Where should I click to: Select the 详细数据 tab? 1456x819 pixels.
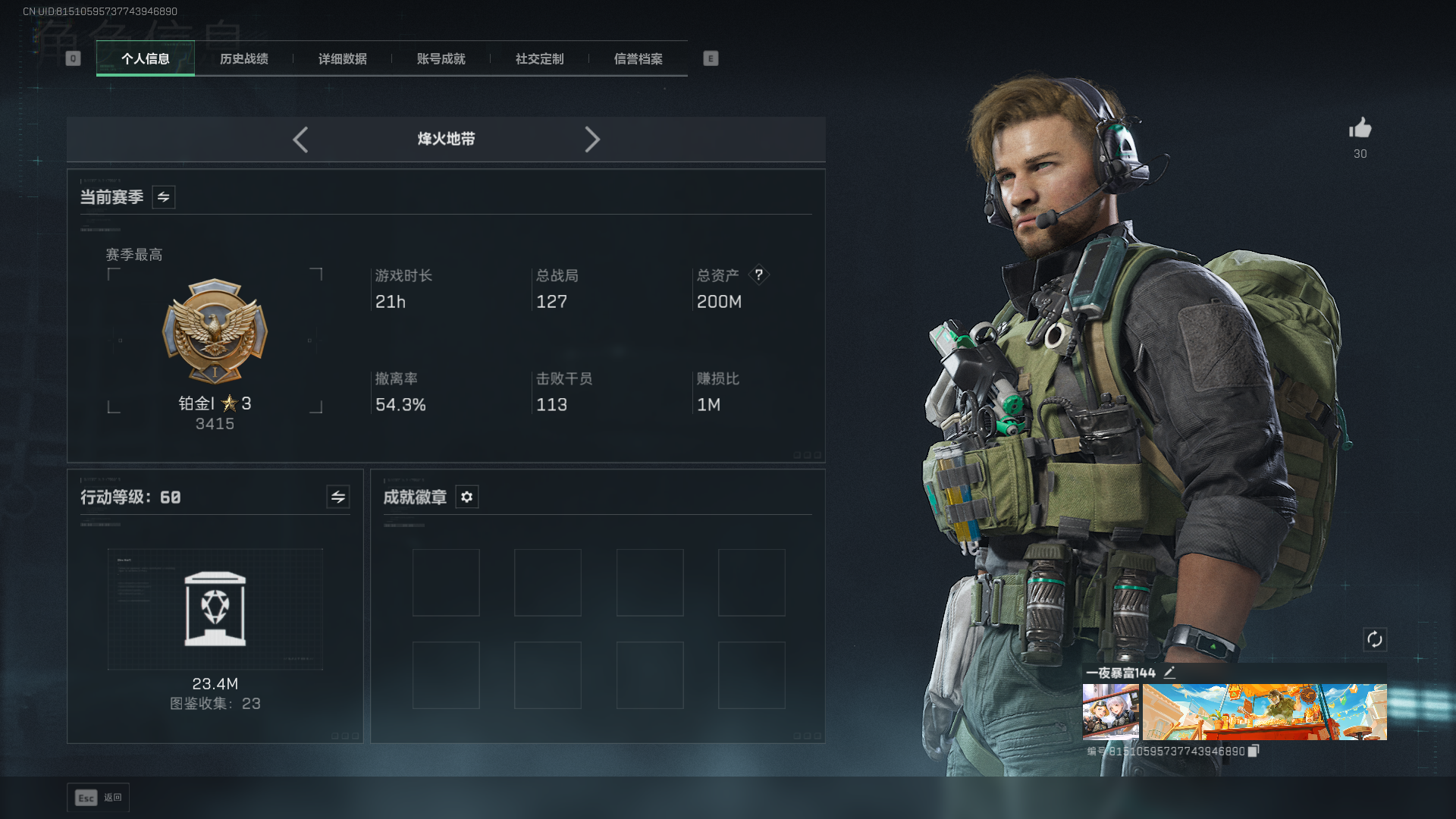coord(342,59)
